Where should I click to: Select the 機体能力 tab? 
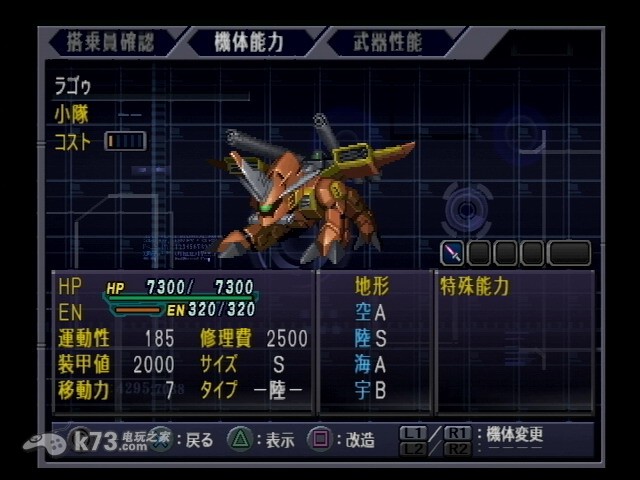249,42
